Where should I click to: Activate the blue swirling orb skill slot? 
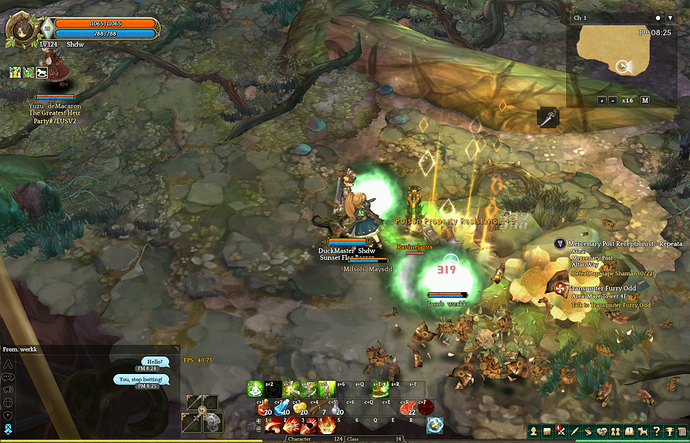(x=435, y=425)
